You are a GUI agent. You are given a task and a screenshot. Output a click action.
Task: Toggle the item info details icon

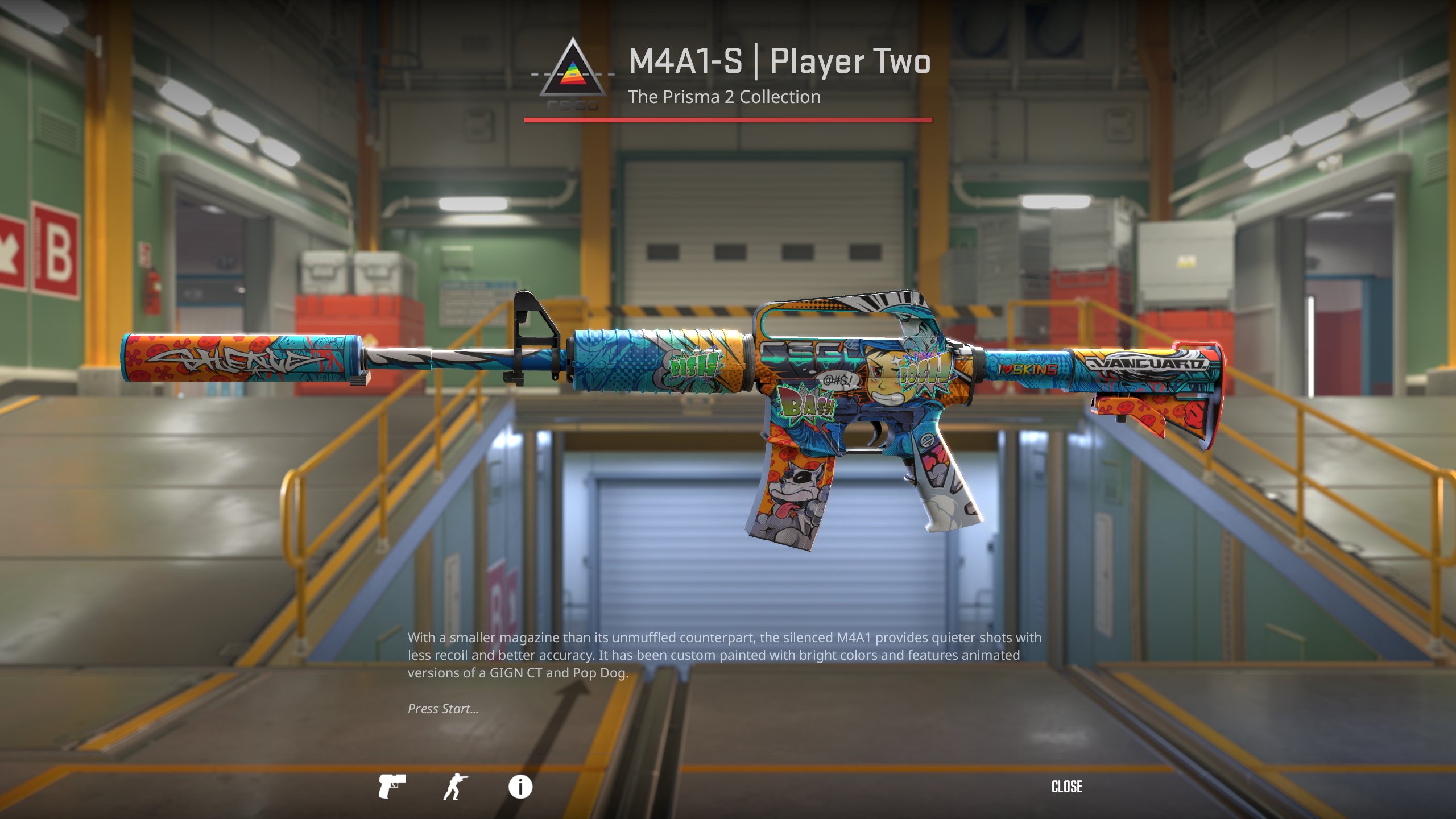520,787
